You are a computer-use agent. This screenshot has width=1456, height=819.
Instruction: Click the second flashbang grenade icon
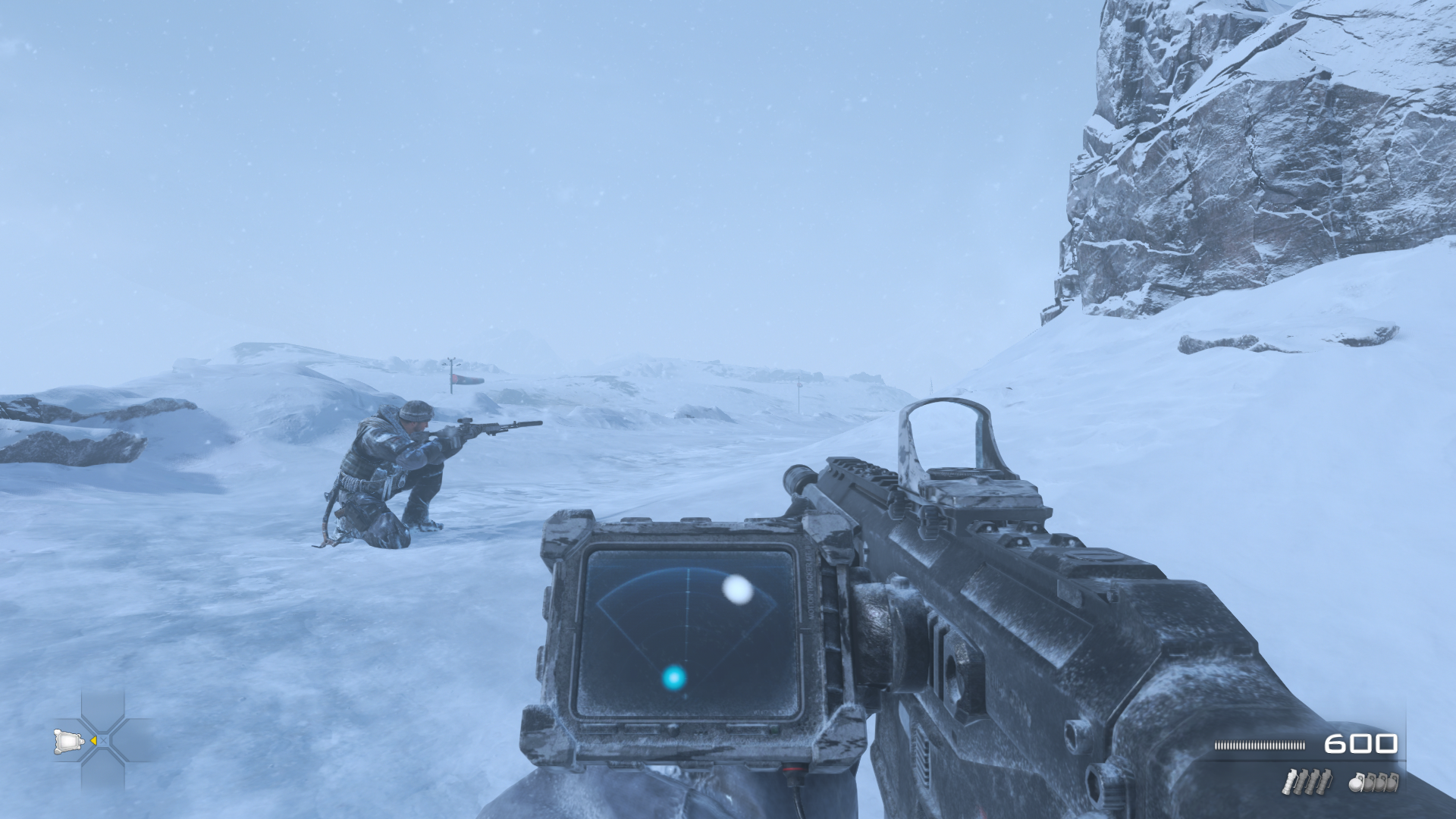click(1302, 782)
